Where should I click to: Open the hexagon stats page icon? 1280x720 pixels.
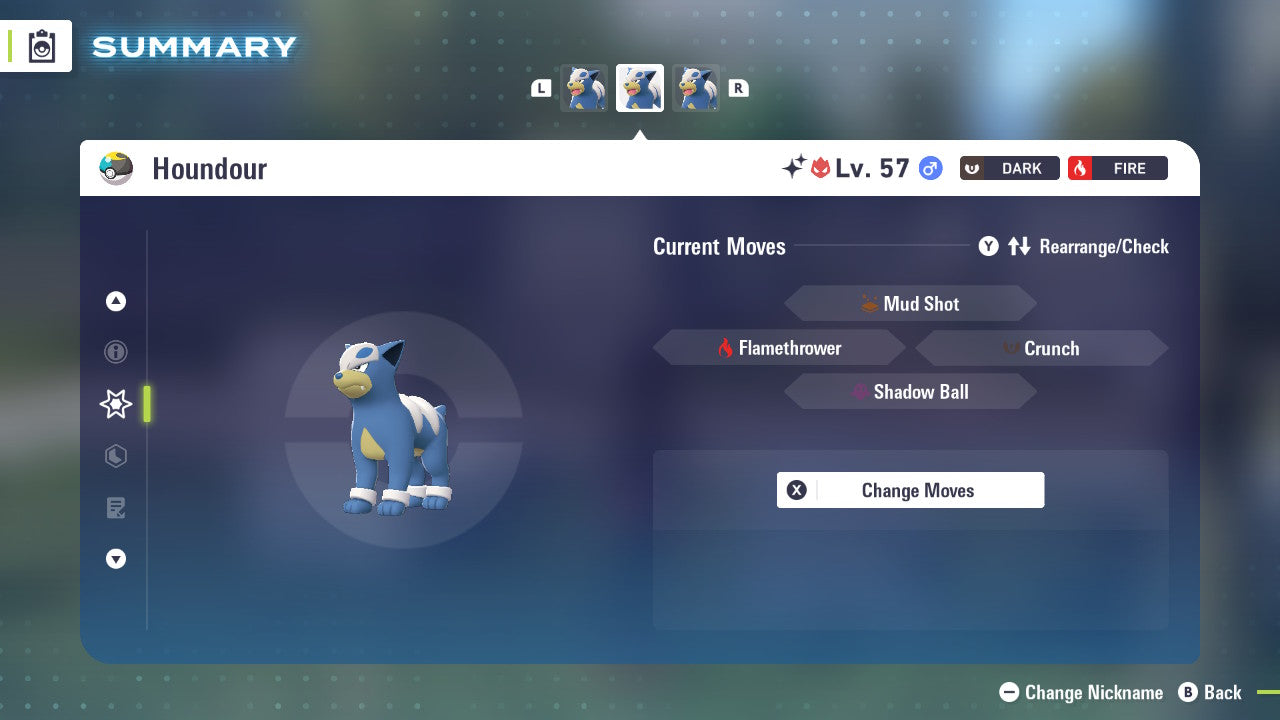coord(116,456)
